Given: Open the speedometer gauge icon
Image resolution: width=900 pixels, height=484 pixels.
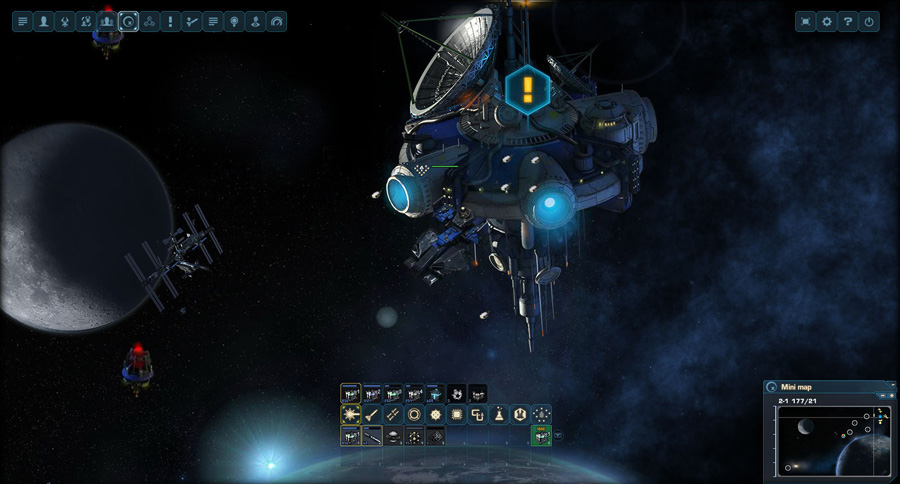Looking at the screenshot, I should tap(277, 21).
